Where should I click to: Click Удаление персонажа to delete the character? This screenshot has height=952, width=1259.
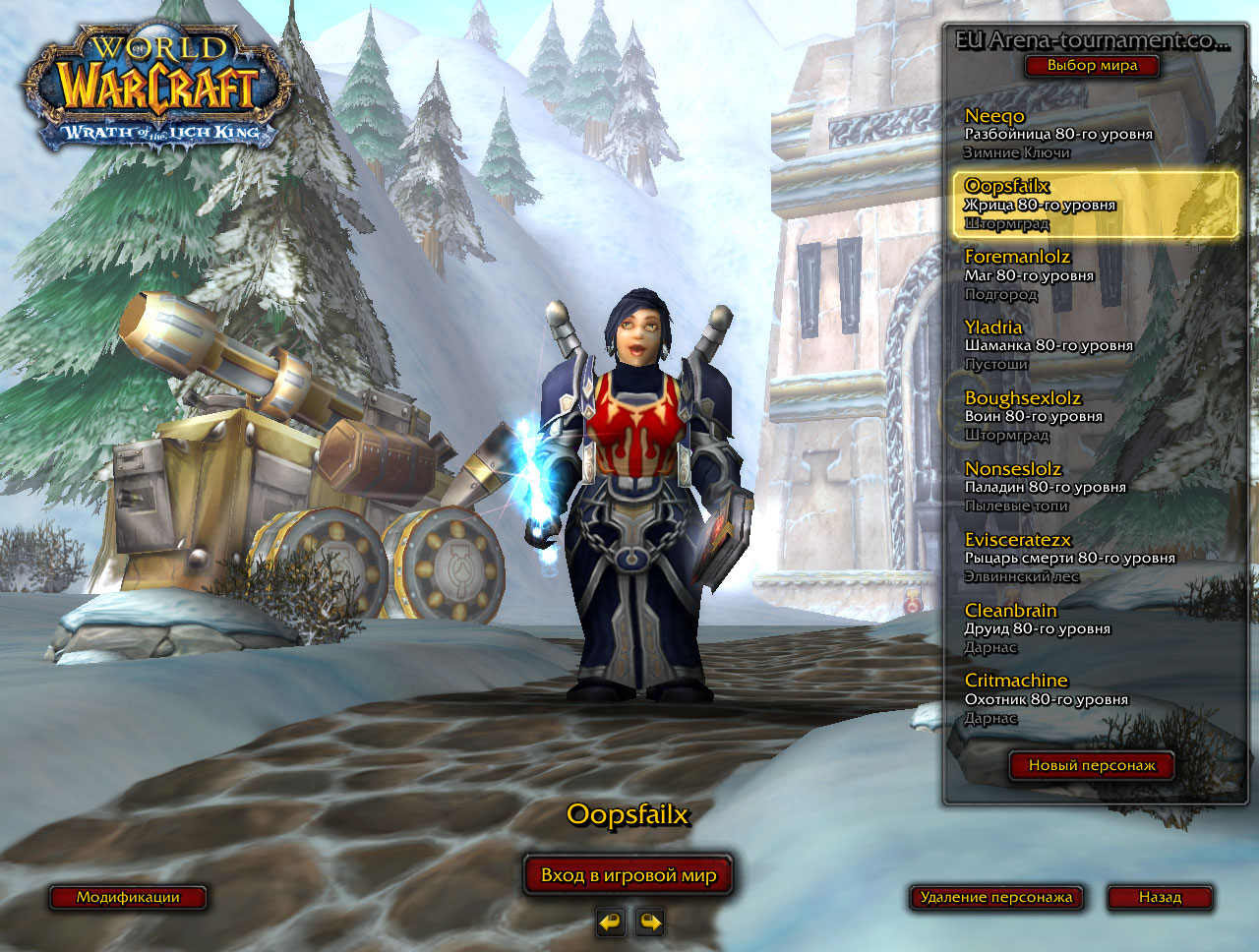coord(995,897)
